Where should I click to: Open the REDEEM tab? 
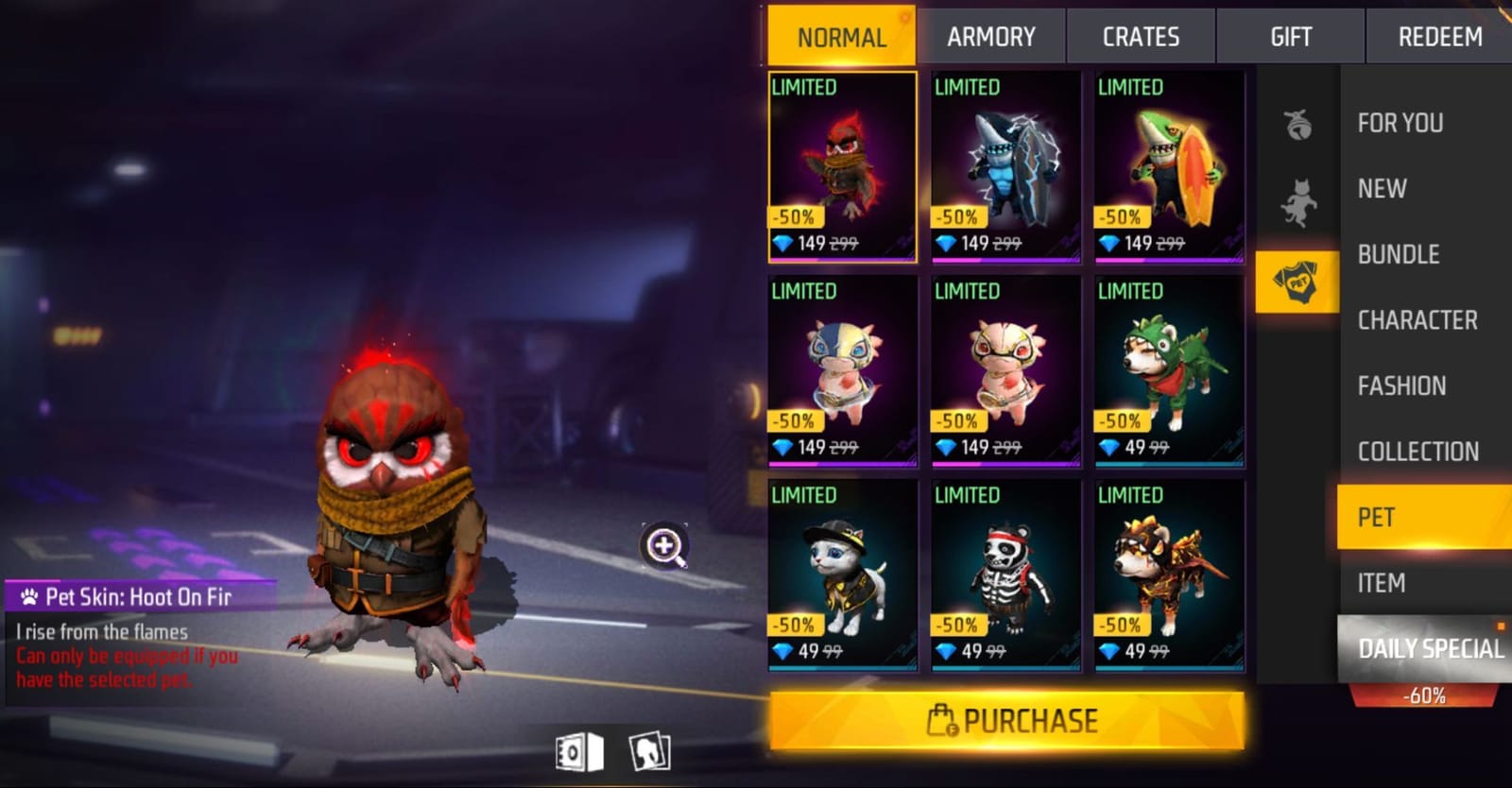[1439, 36]
